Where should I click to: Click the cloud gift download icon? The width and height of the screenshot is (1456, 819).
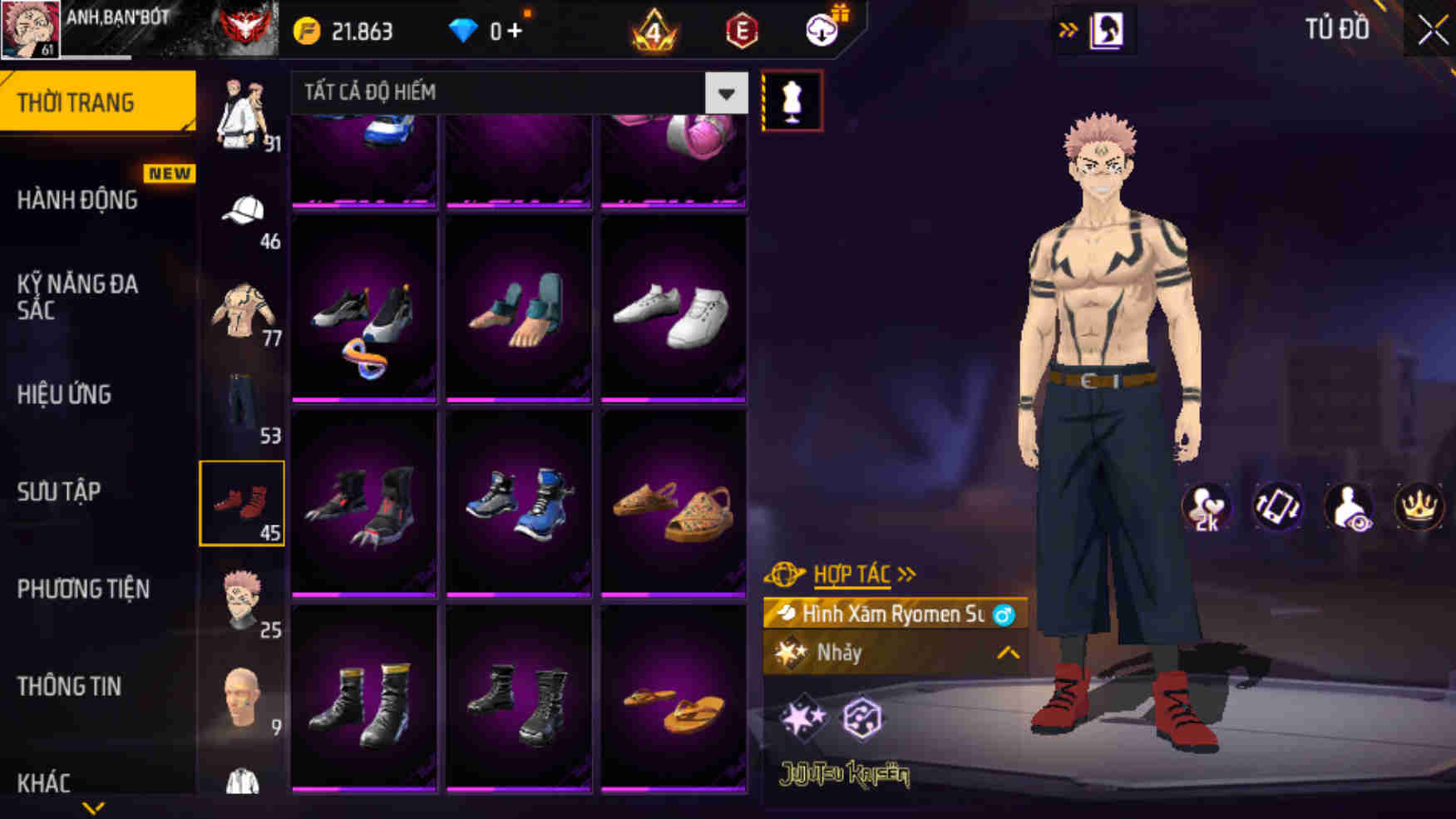pos(818,31)
